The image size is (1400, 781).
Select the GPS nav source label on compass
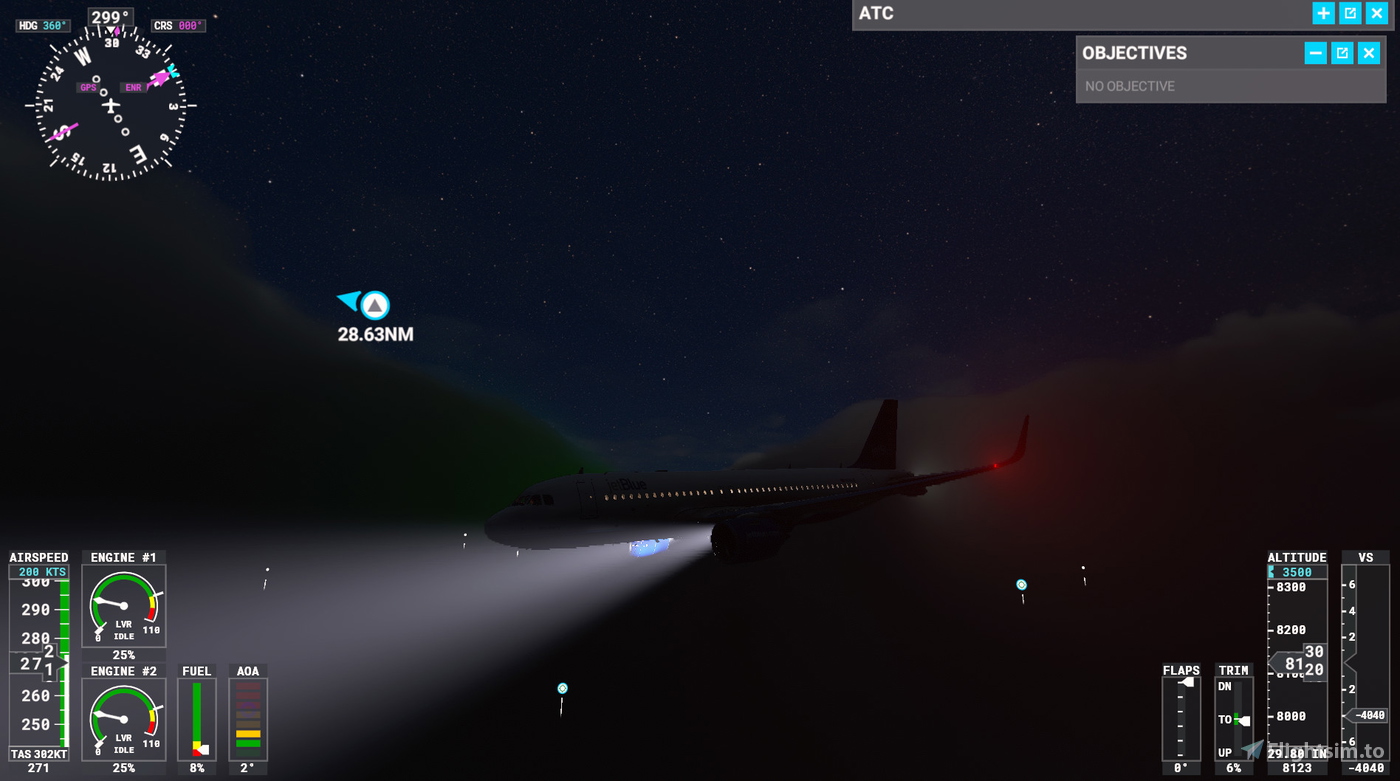coord(86,87)
